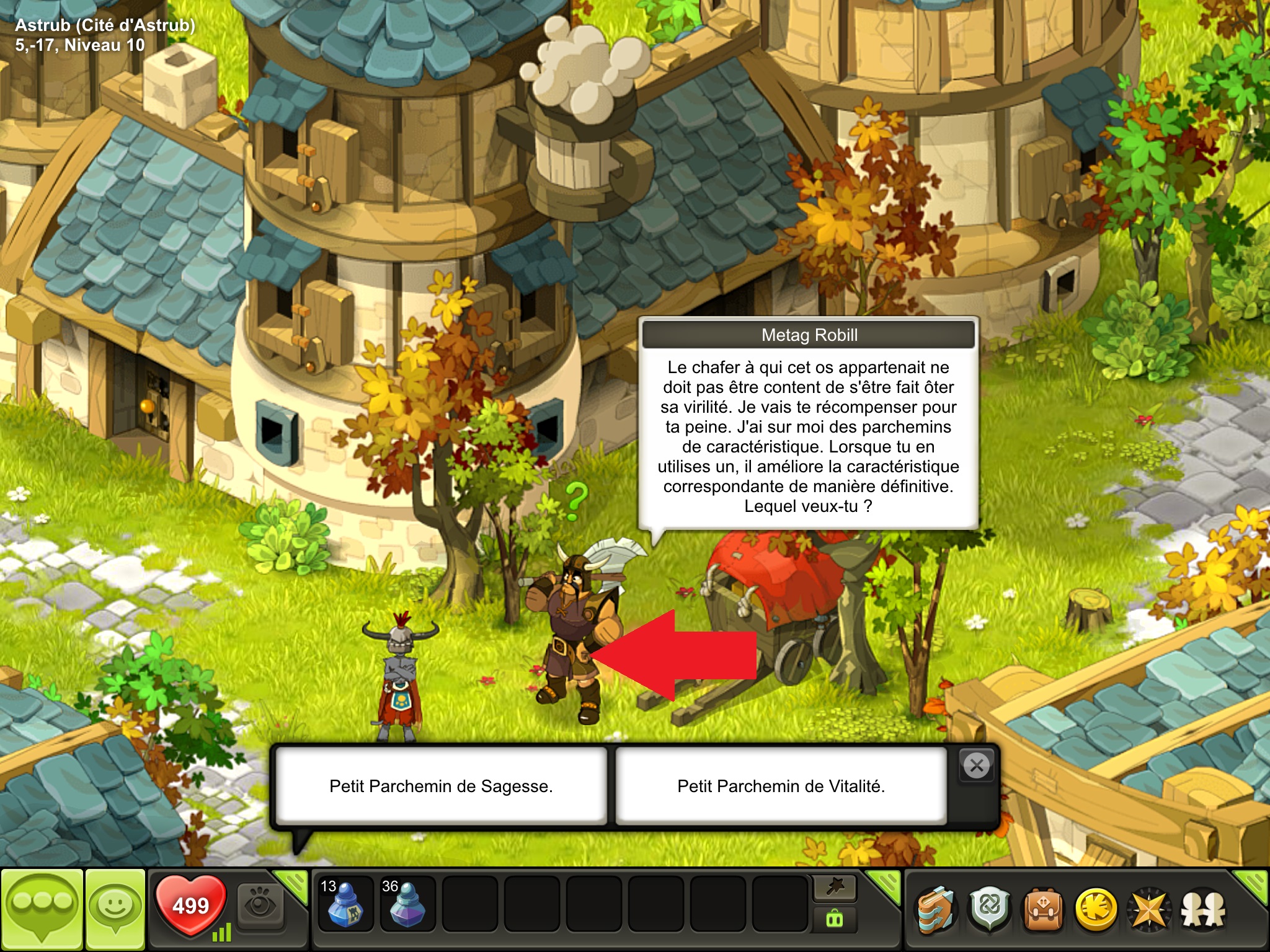This screenshot has height=952, width=1270.
Task: Choose the Petit Parchemin de Vitalité reply
Action: click(781, 786)
